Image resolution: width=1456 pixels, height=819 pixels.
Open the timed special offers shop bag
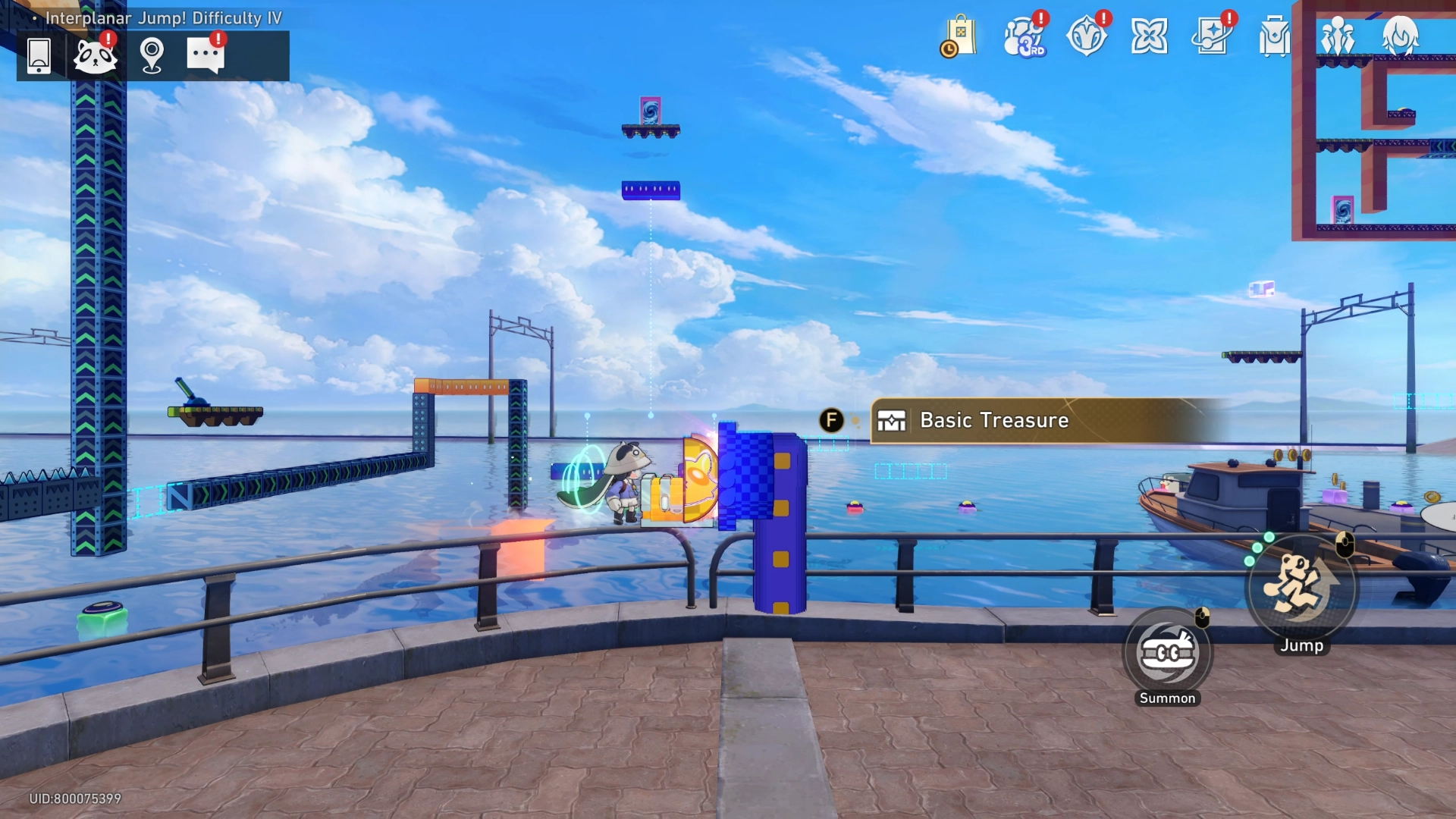click(960, 36)
